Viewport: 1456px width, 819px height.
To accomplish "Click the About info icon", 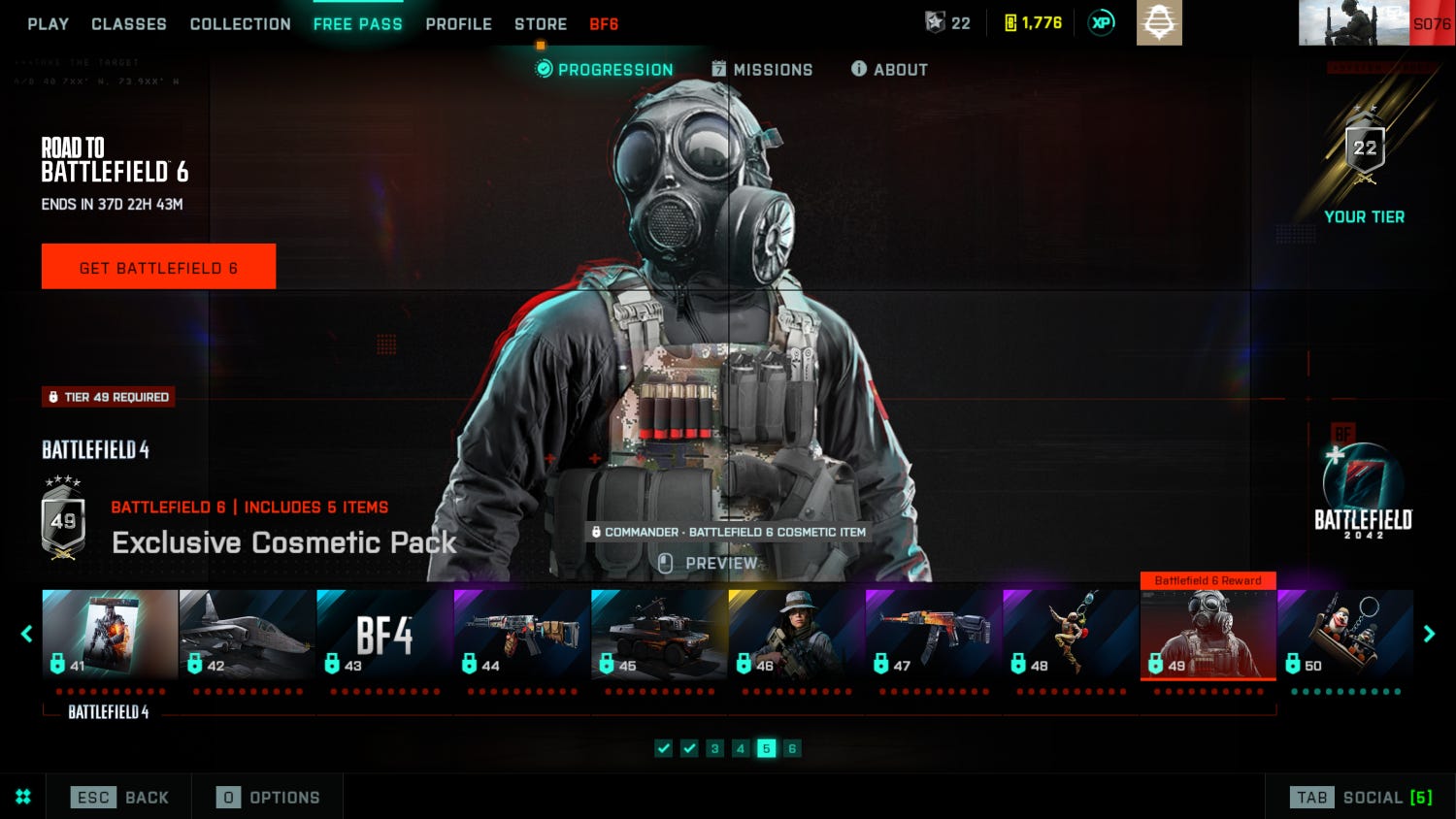I will (x=858, y=69).
